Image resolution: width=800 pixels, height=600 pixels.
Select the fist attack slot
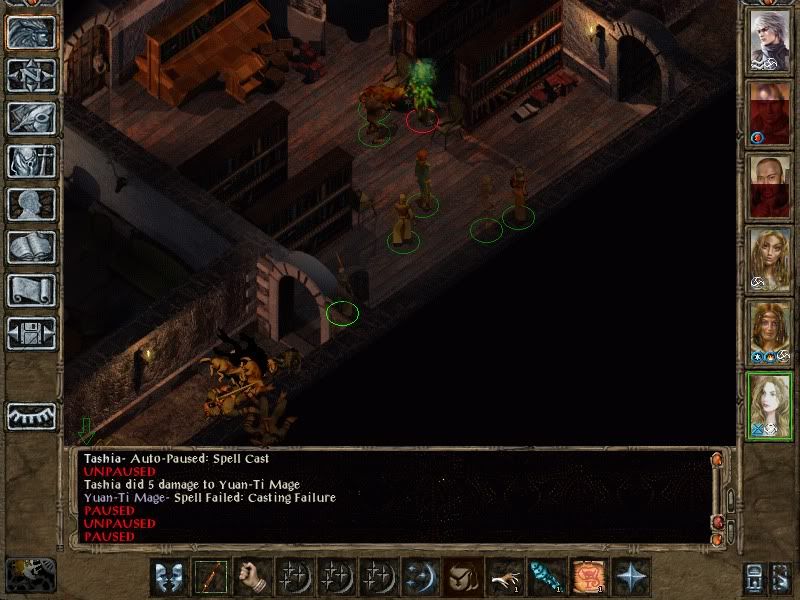255,577
